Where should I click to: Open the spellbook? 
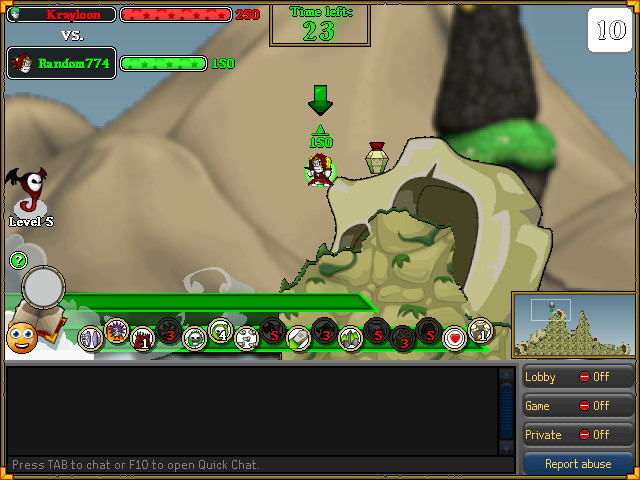click(x=50, y=326)
